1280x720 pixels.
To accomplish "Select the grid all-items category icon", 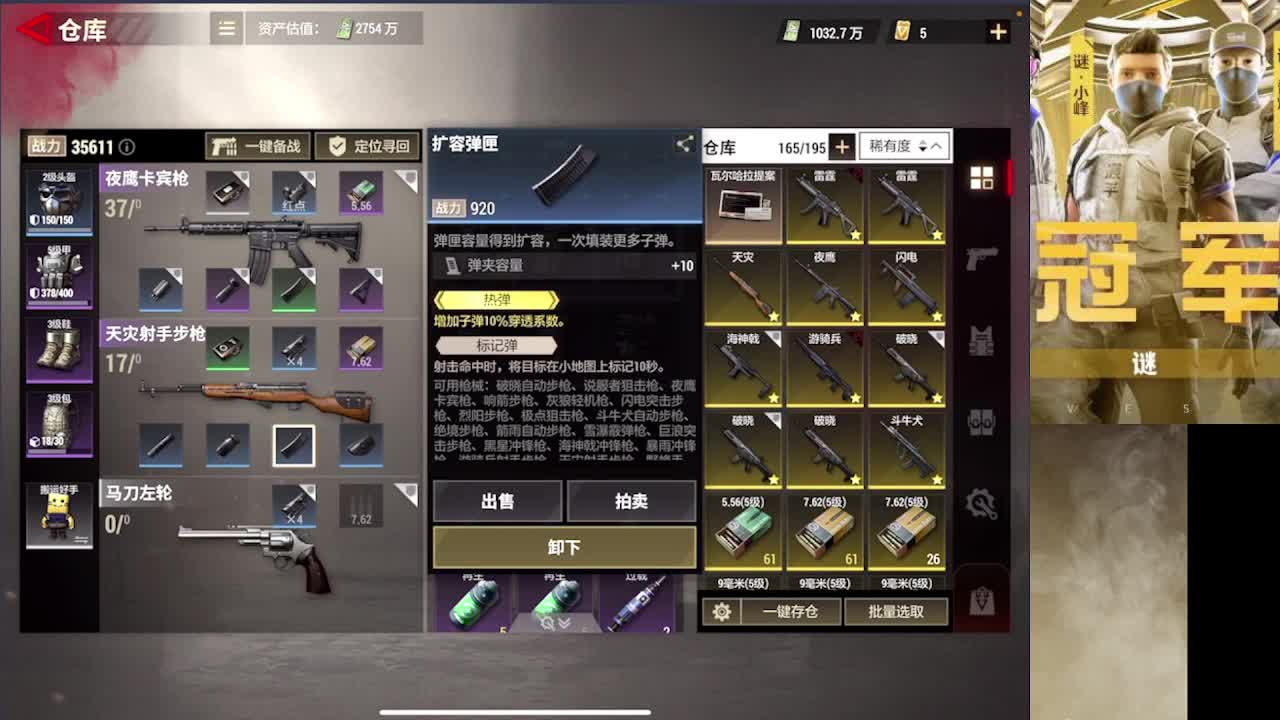I will [983, 176].
